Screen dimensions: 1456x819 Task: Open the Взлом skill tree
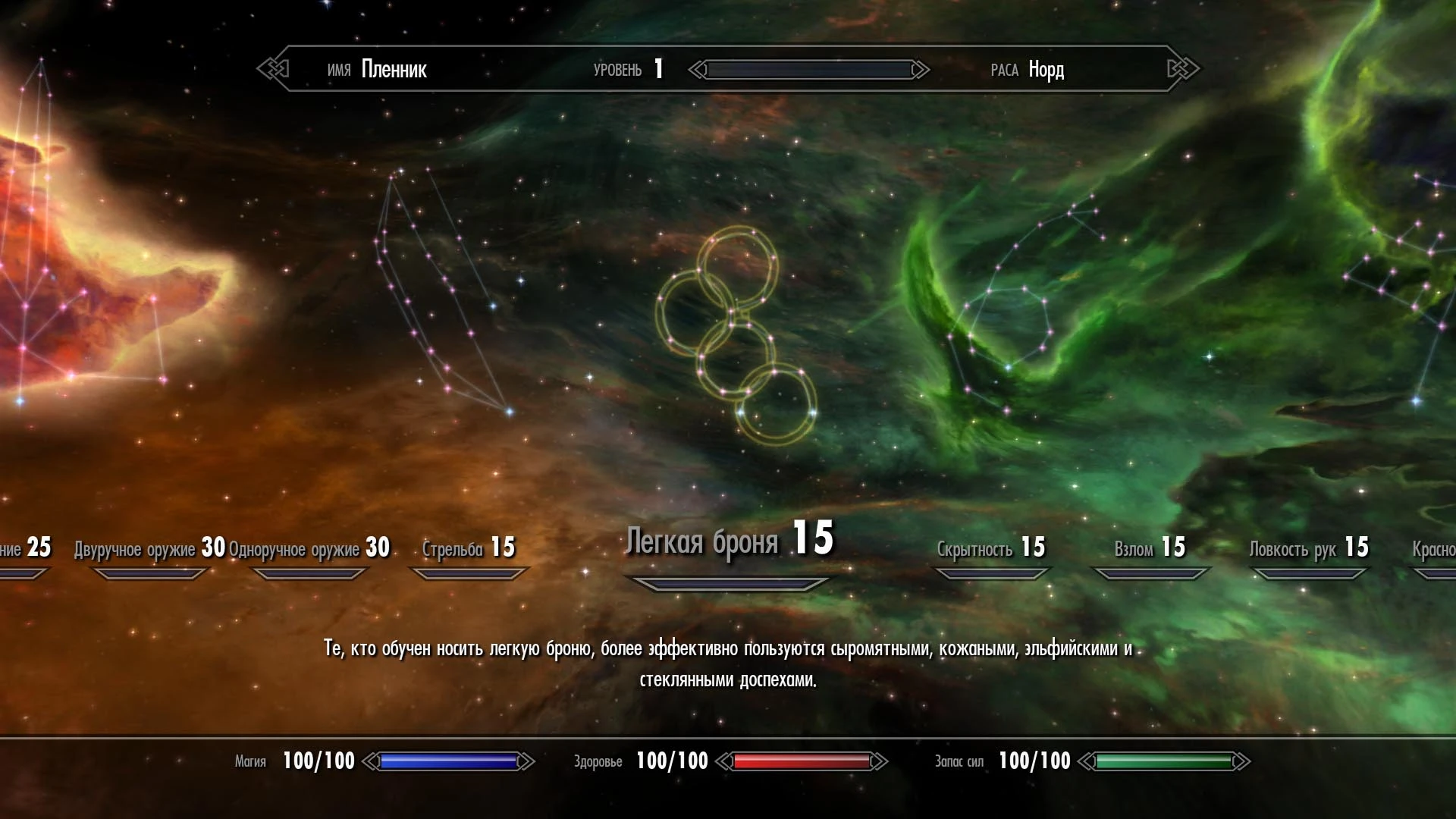pos(1150,548)
